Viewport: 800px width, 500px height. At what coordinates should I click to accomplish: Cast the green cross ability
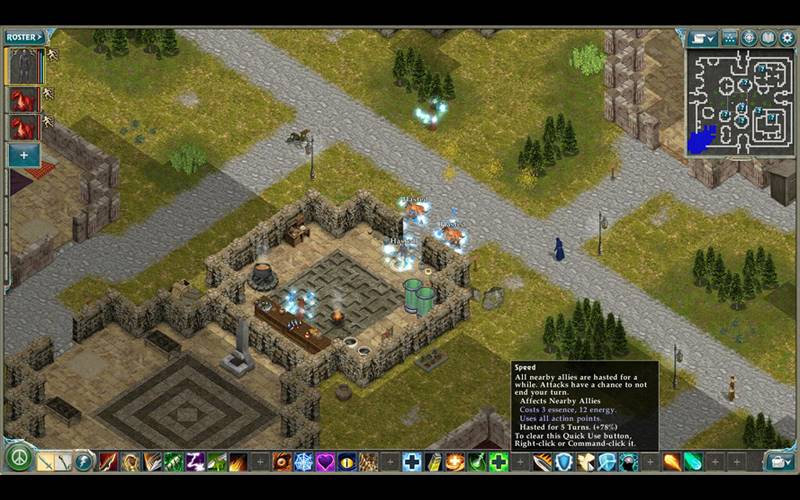498,461
